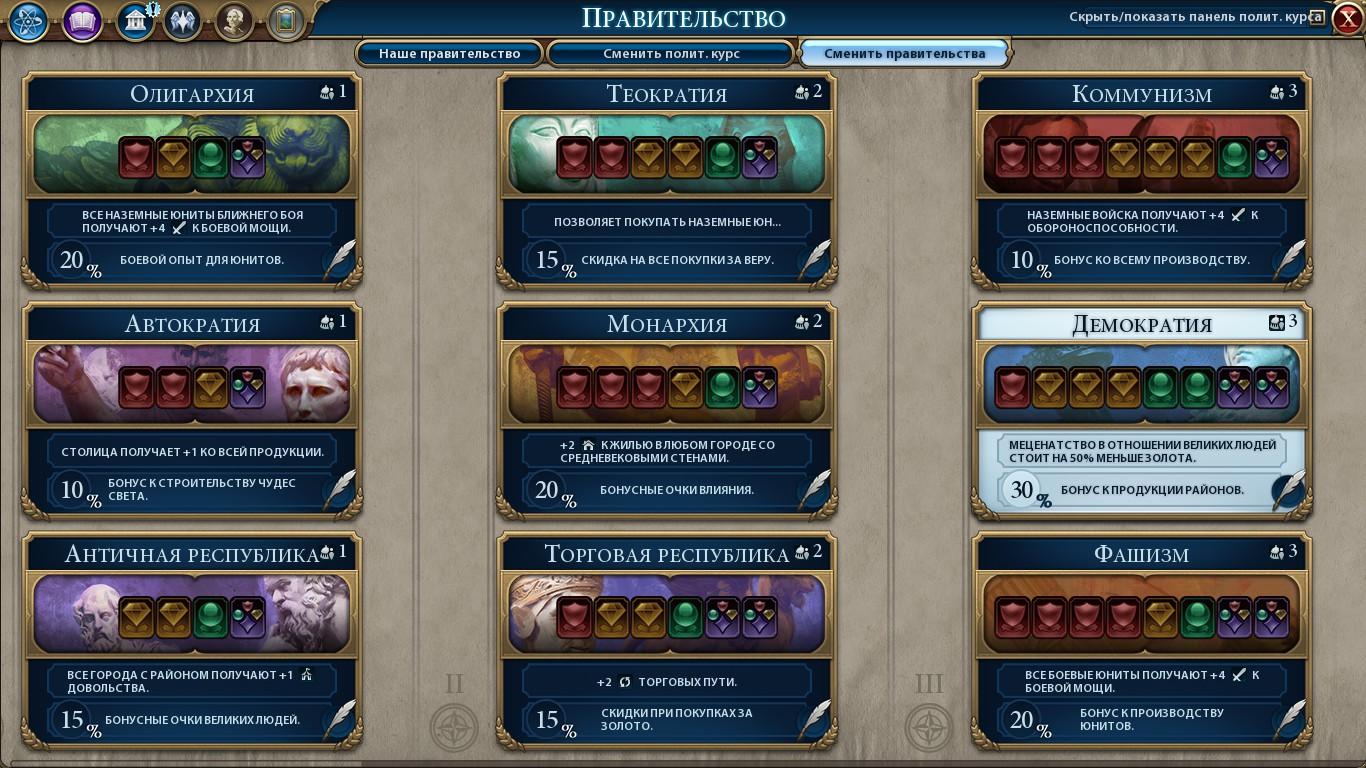Choose the Автократия government card
This screenshot has width=1366, height=768.
click(192, 410)
